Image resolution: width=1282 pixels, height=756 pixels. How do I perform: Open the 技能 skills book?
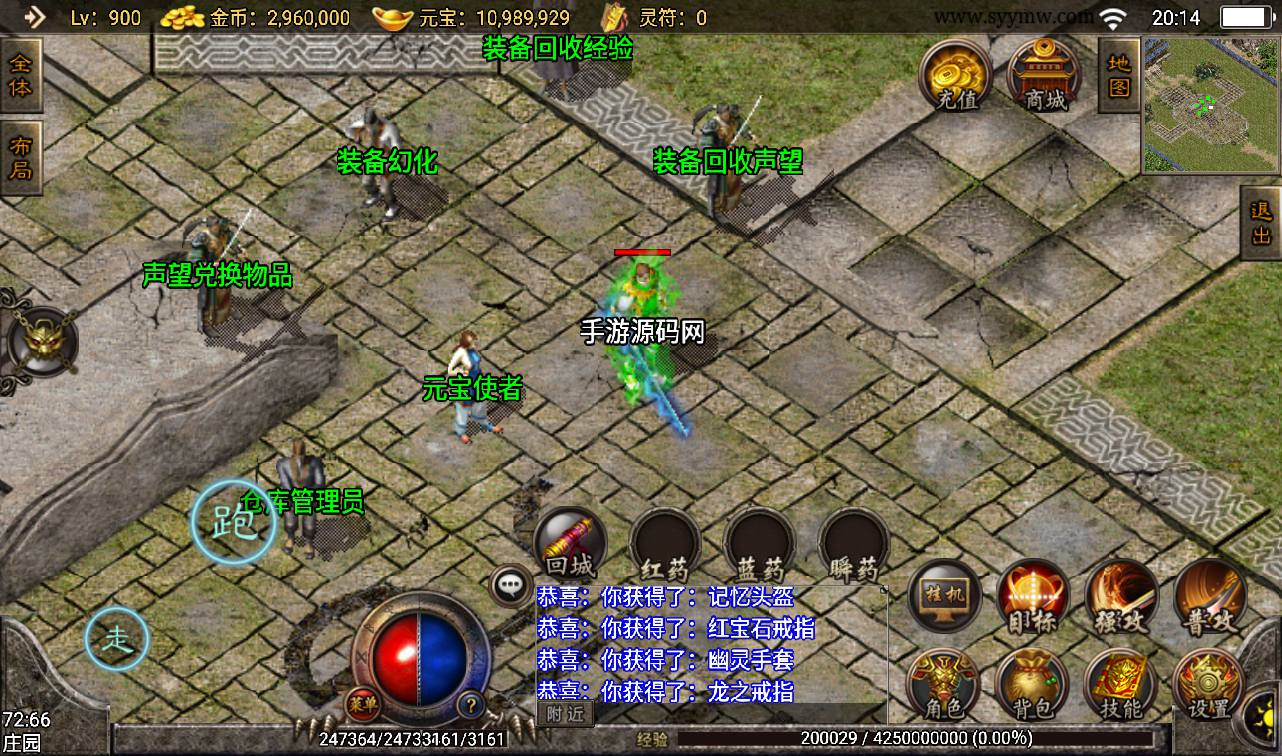pos(1120,685)
